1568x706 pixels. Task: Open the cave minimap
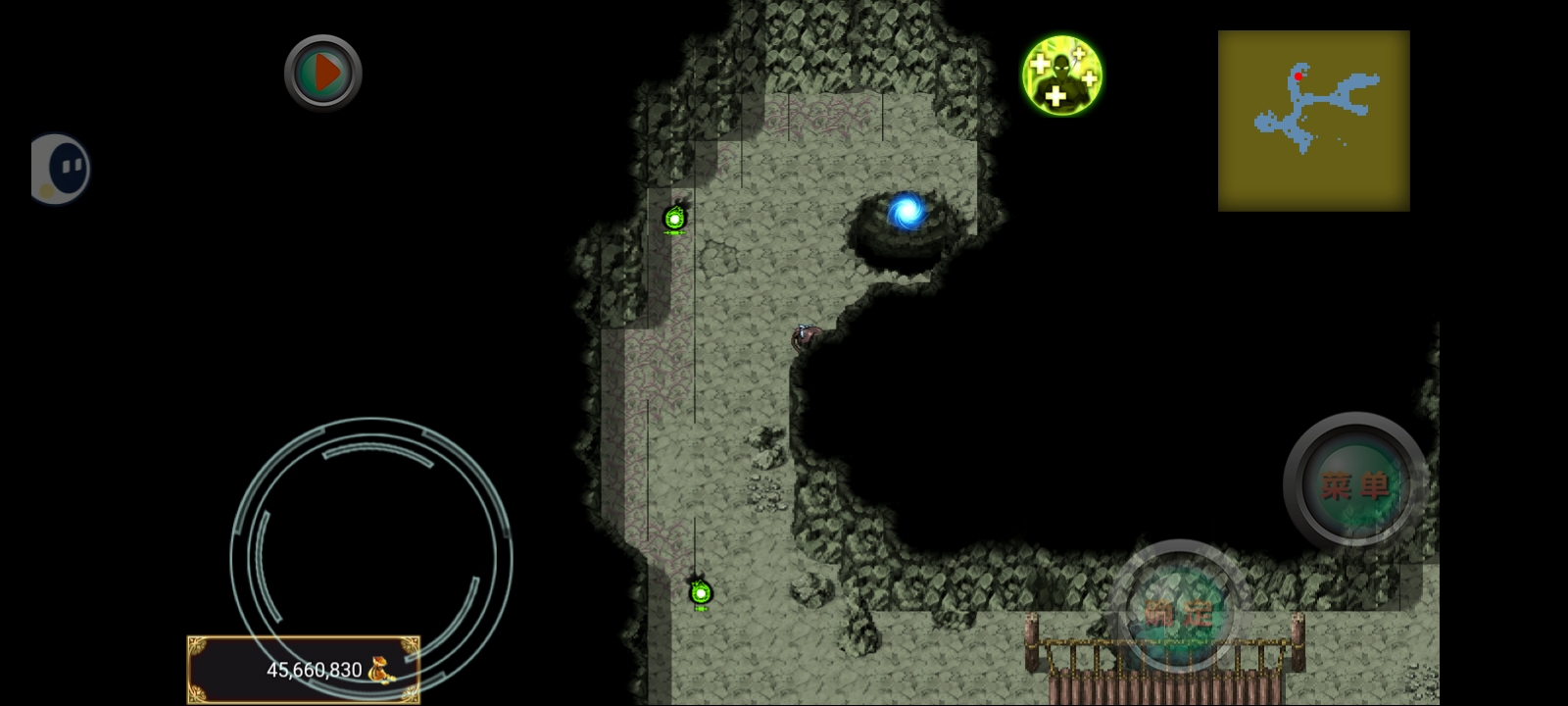tap(1313, 121)
